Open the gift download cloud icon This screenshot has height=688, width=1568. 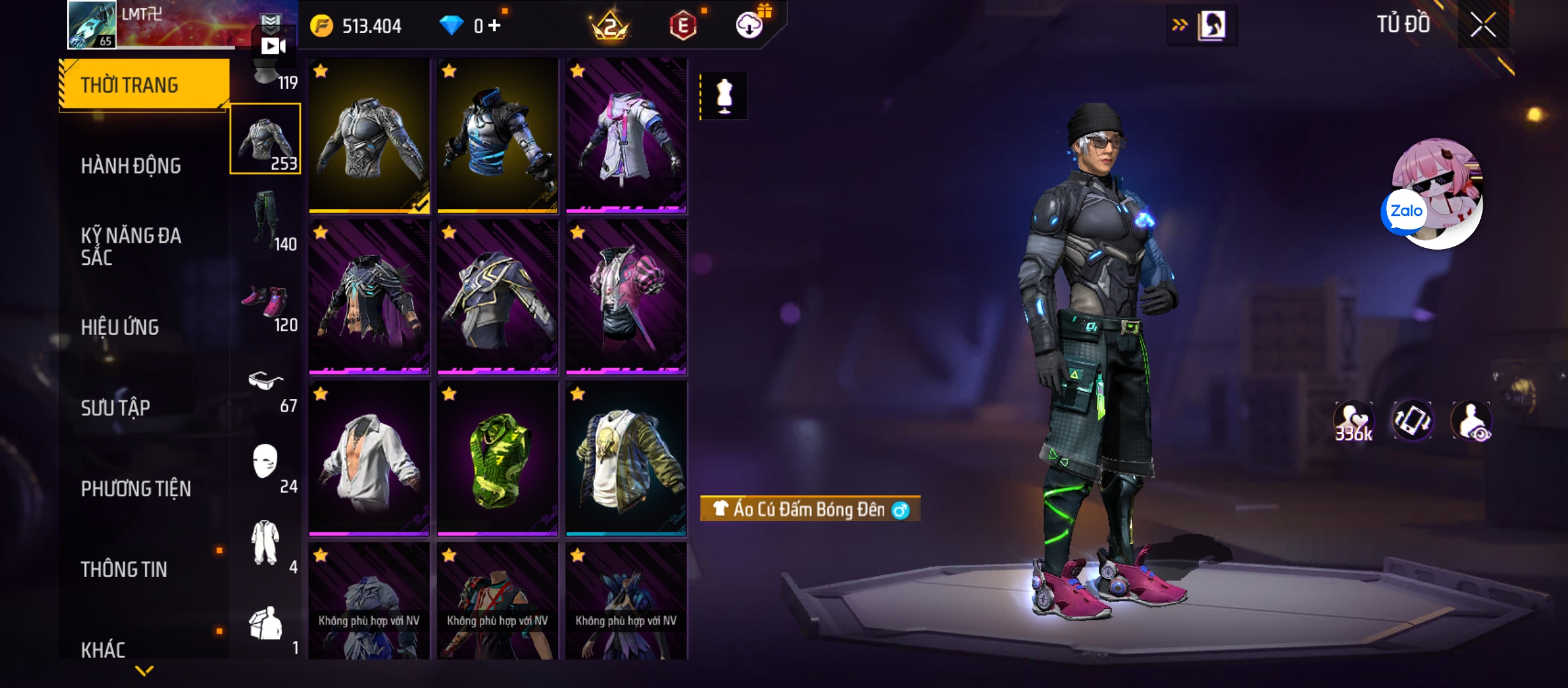pyautogui.click(x=750, y=25)
